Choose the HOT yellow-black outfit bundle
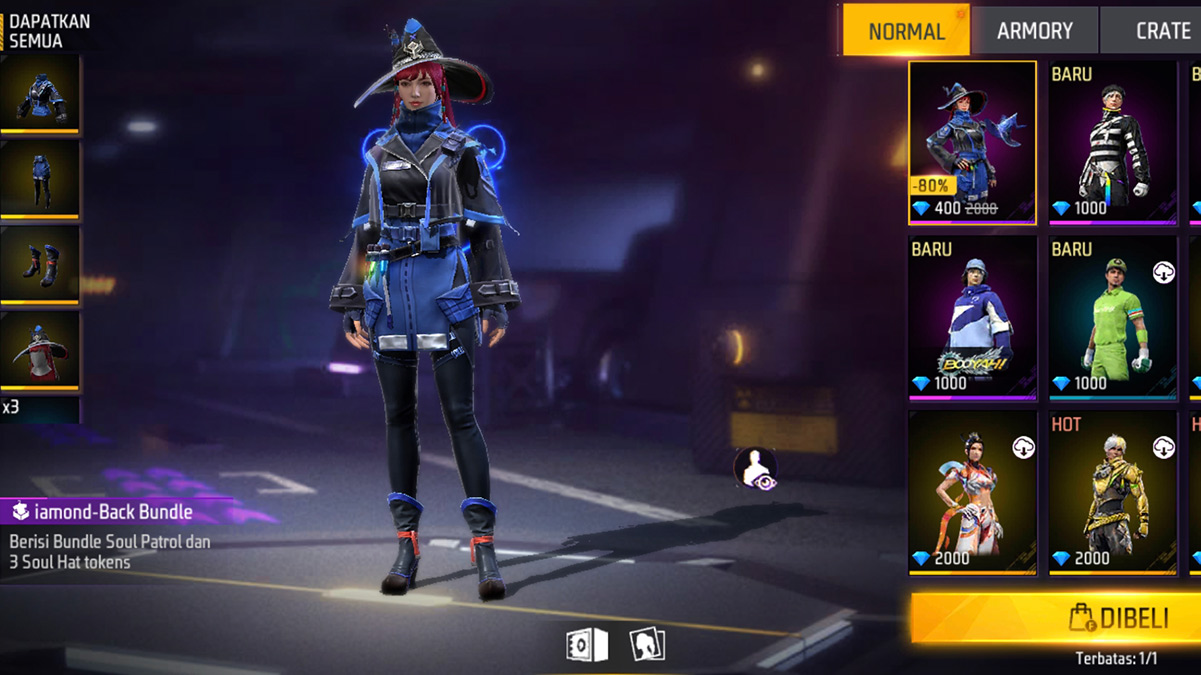The height and width of the screenshot is (675, 1201). [1112, 493]
